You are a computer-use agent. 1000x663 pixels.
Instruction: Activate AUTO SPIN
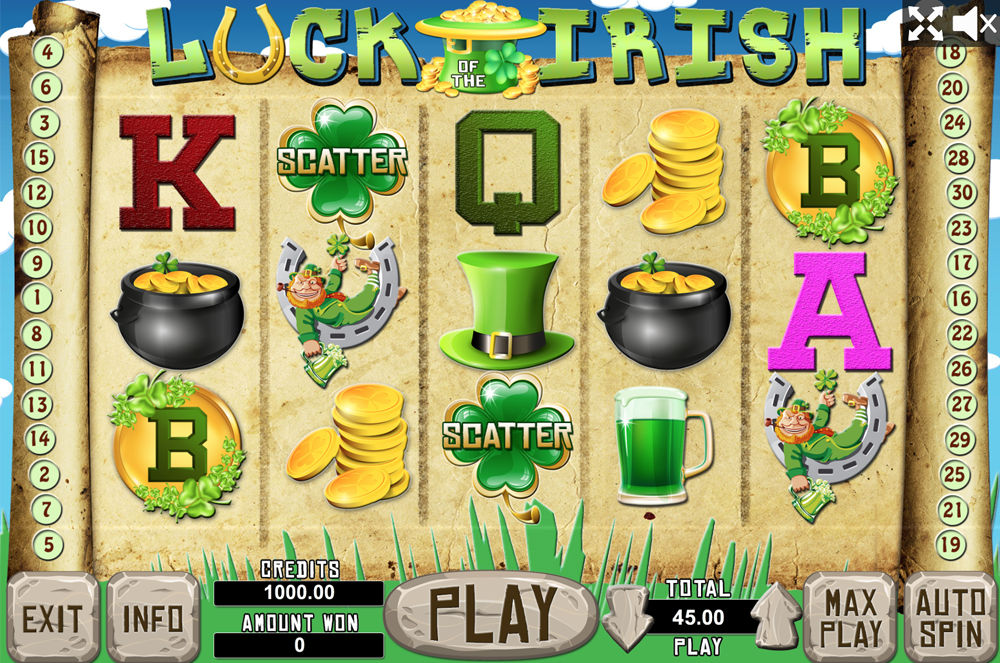click(x=950, y=618)
